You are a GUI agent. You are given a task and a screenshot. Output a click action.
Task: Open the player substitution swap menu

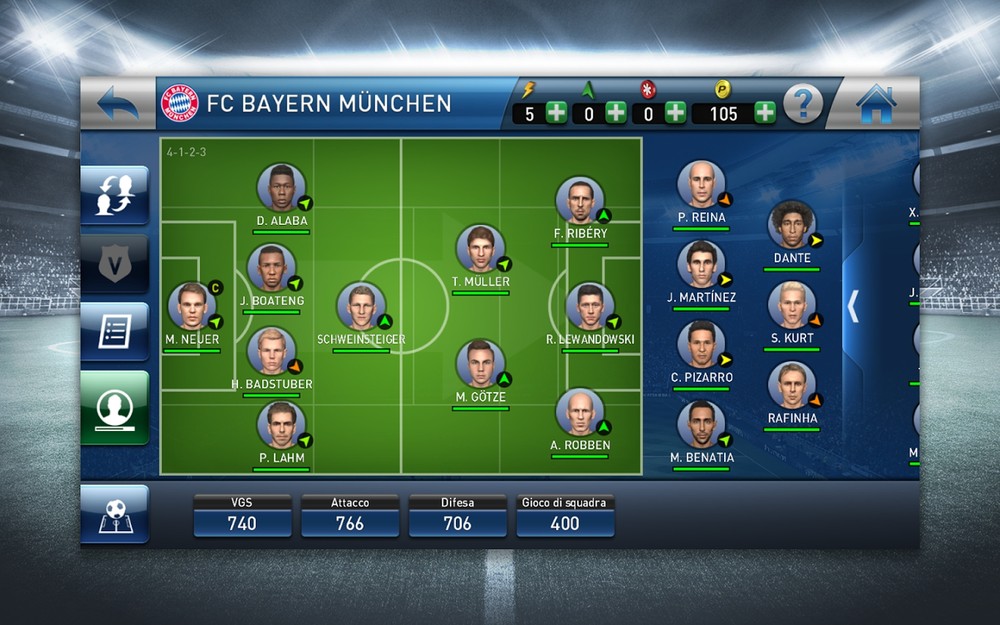point(115,194)
